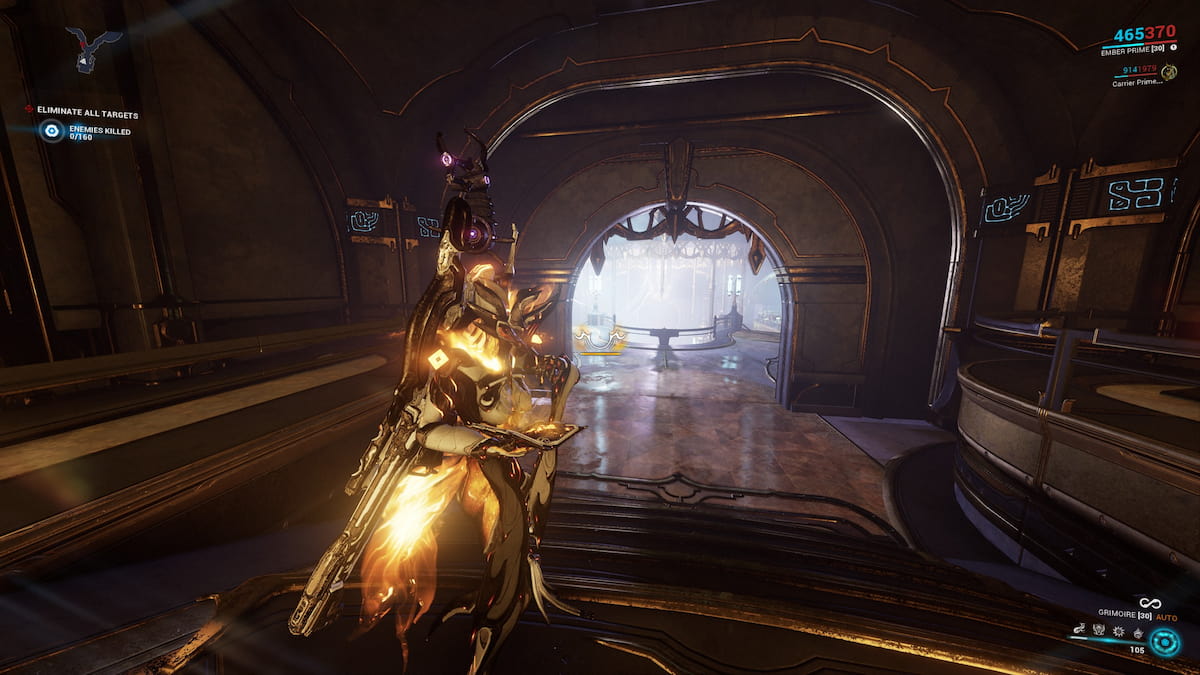Click the Enemies Killed tracker icon
Viewport: 1200px width, 675px height.
click(x=51, y=131)
